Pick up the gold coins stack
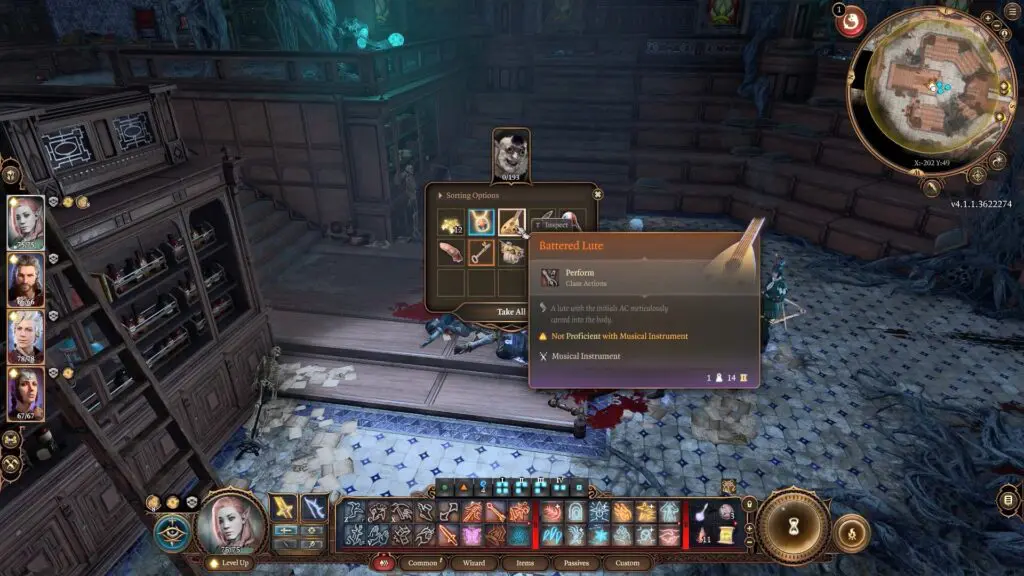 (451, 222)
